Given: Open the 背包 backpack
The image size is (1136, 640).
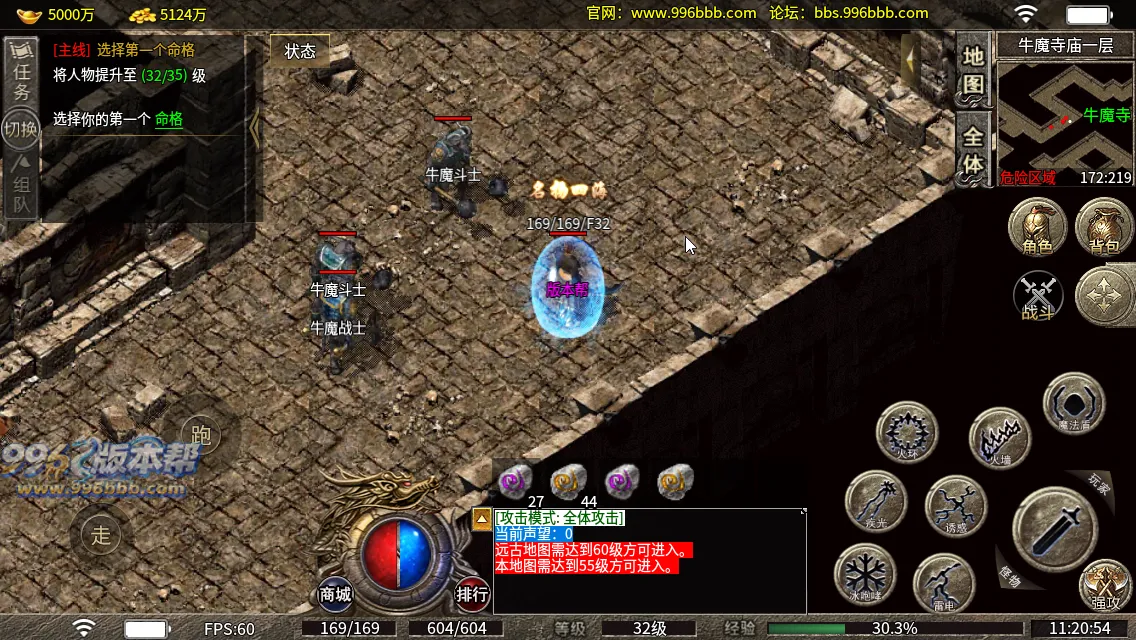Looking at the screenshot, I should 1104,227.
